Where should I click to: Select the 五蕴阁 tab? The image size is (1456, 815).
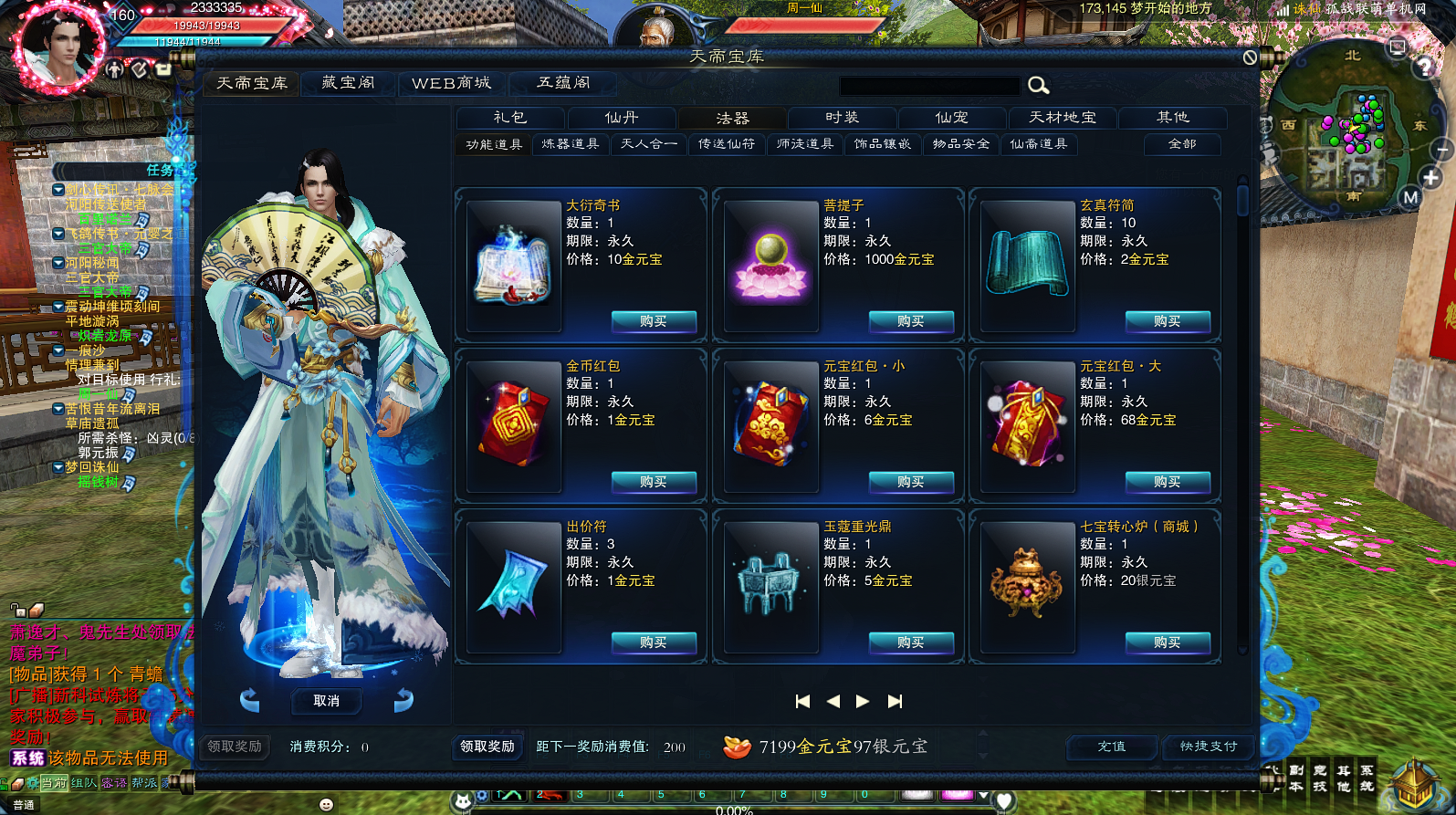pos(563,83)
